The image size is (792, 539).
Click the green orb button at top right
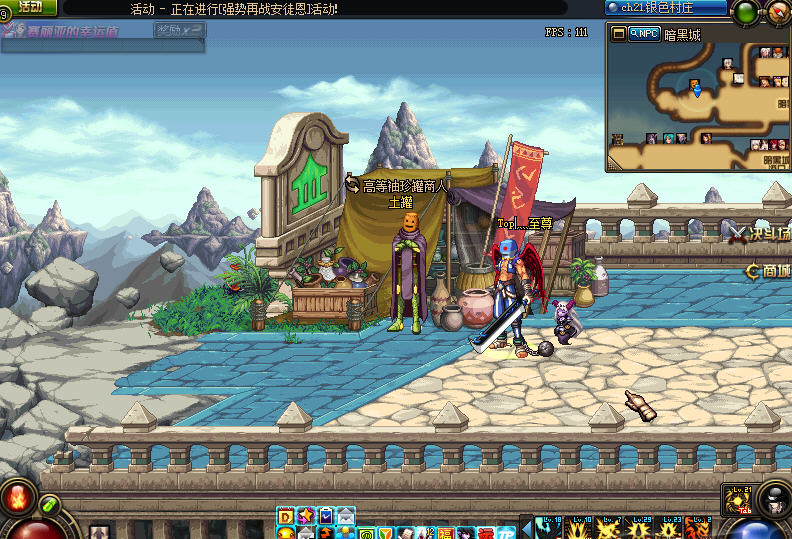[x=746, y=12]
